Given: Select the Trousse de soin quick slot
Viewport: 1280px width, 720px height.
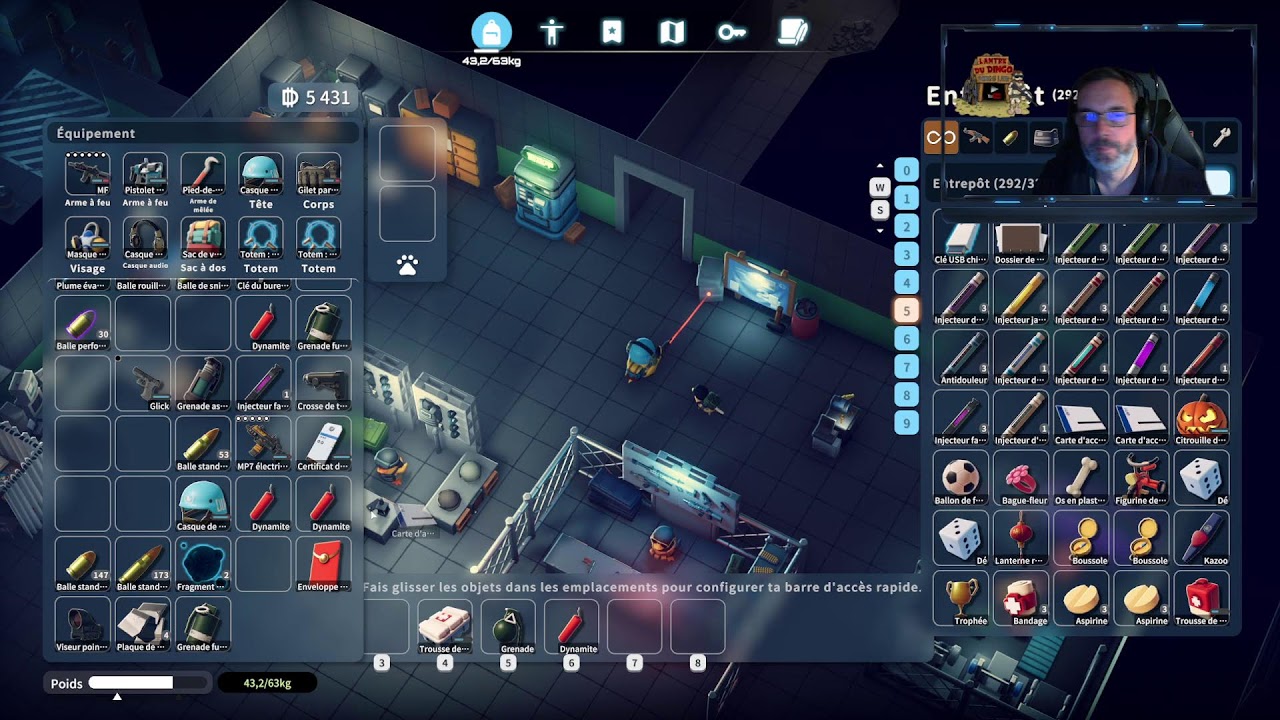Looking at the screenshot, I should click(444, 626).
